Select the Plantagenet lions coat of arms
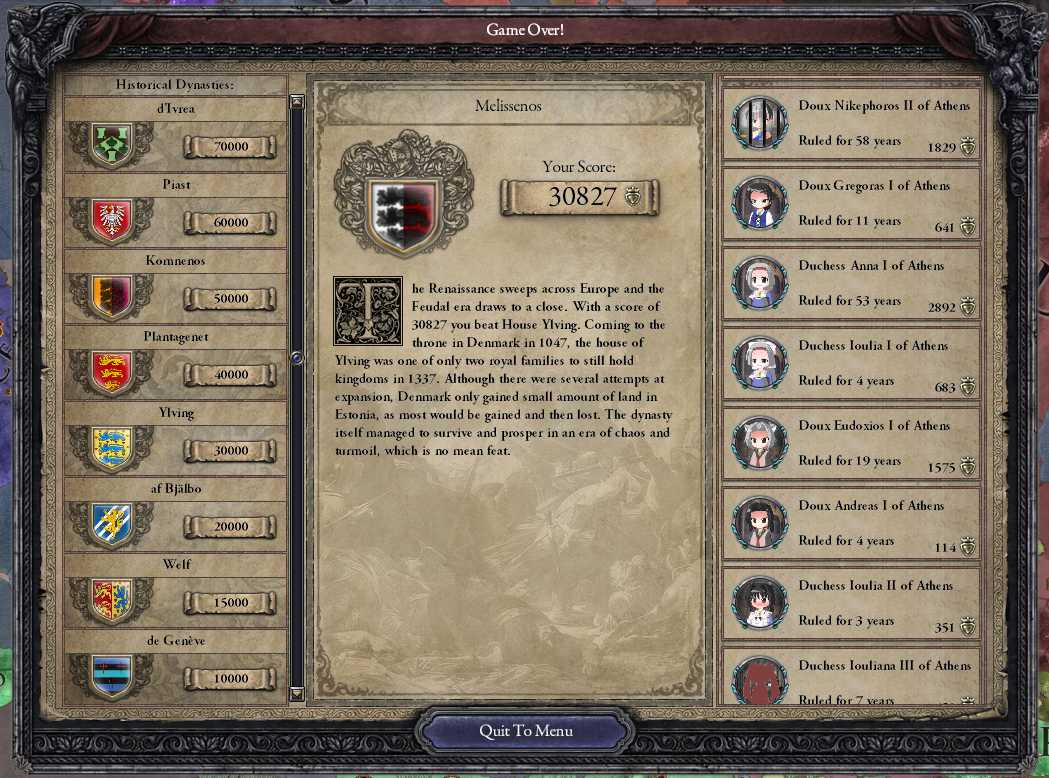1049x778 pixels. click(111, 373)
